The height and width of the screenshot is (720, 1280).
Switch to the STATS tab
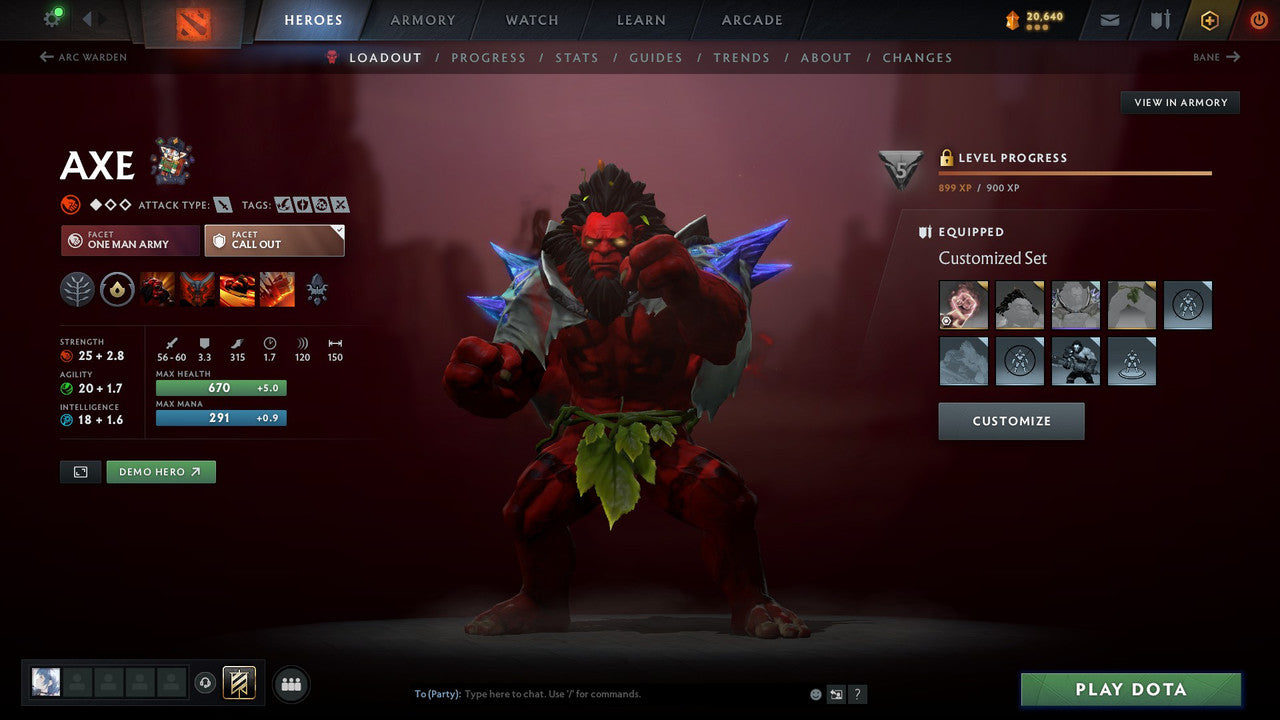[577, 57]
